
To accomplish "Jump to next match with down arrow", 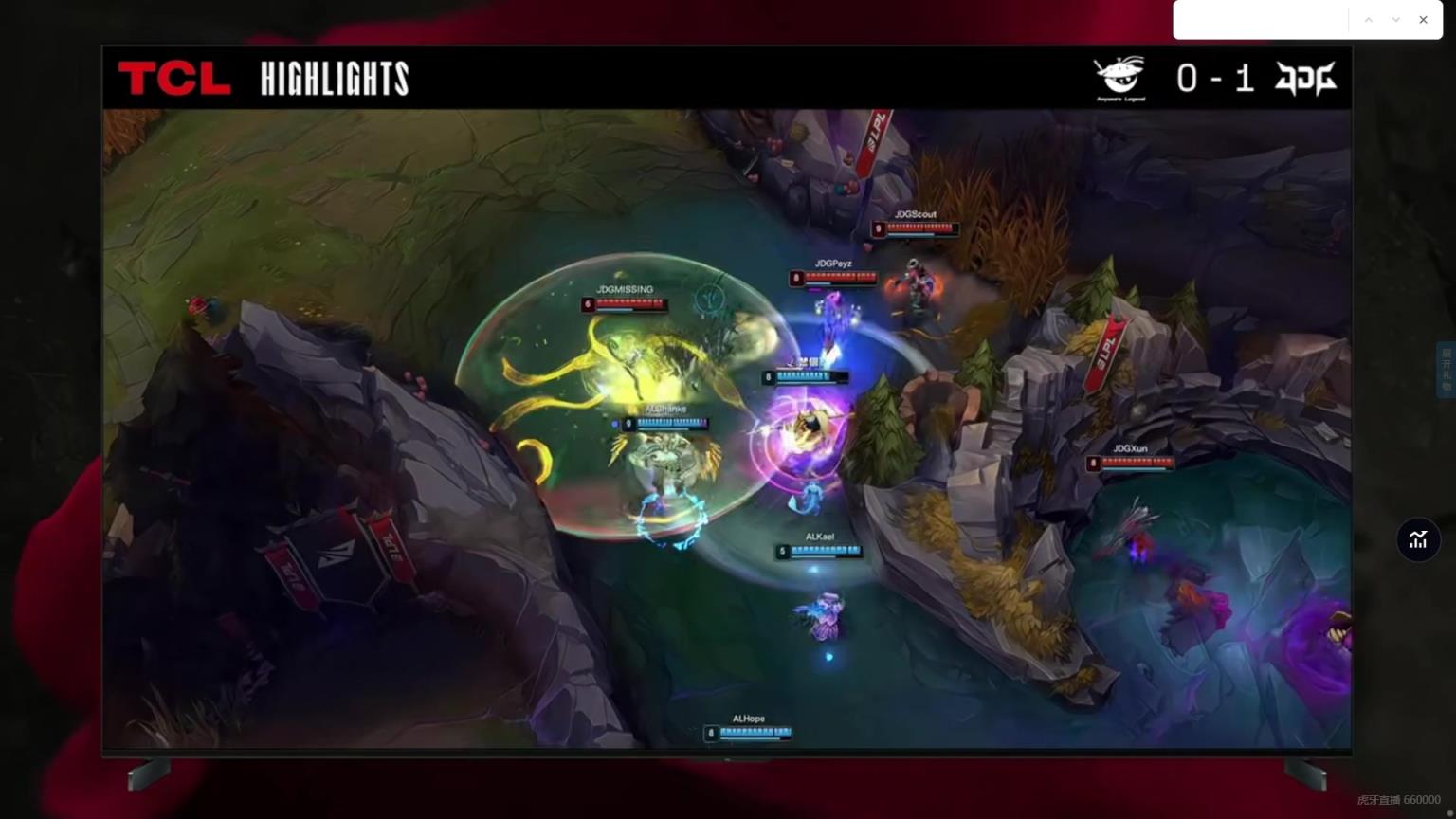I will (x=1395, y=20).
